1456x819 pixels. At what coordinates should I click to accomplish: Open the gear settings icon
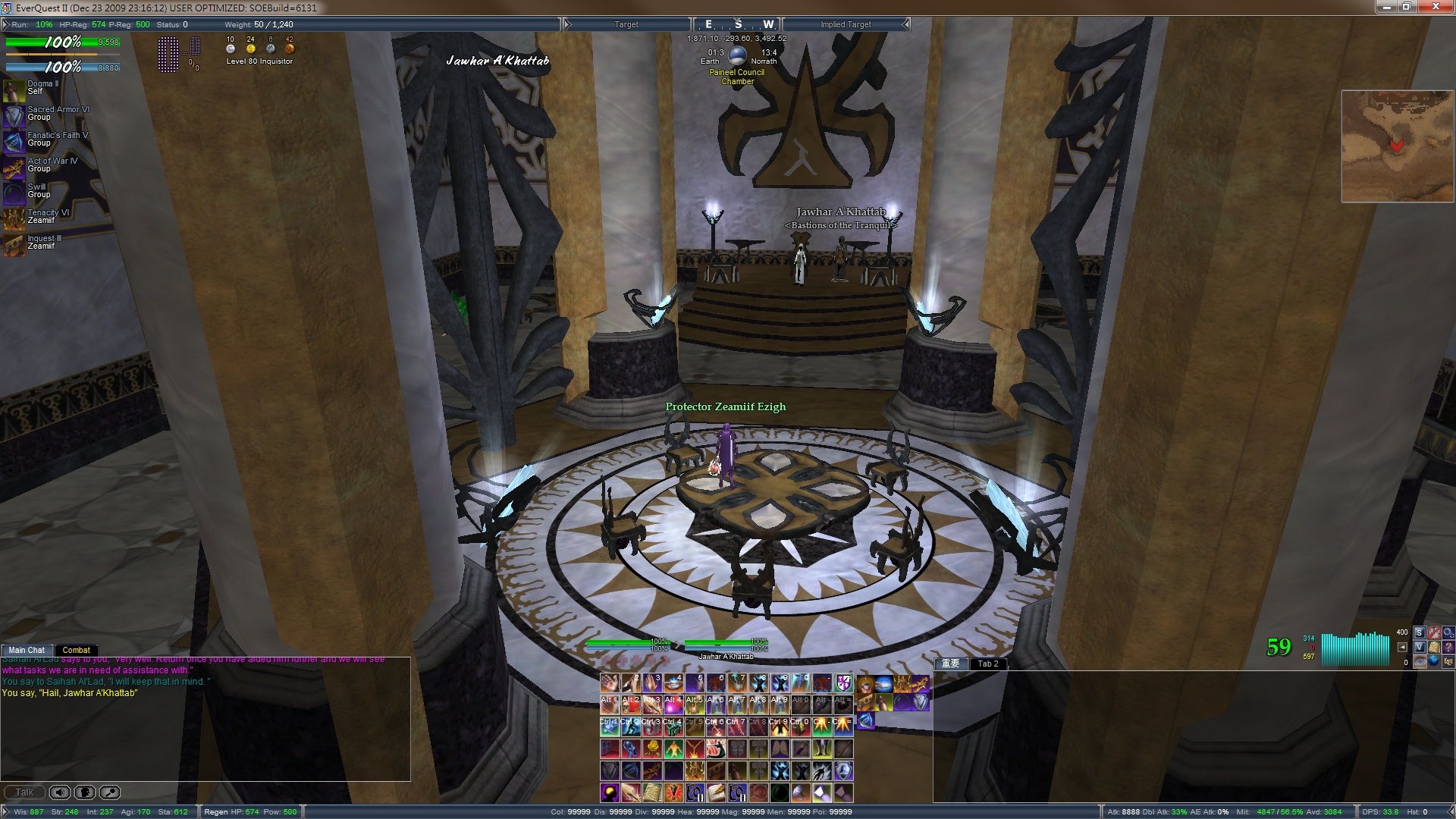[x=1448, y=632]
